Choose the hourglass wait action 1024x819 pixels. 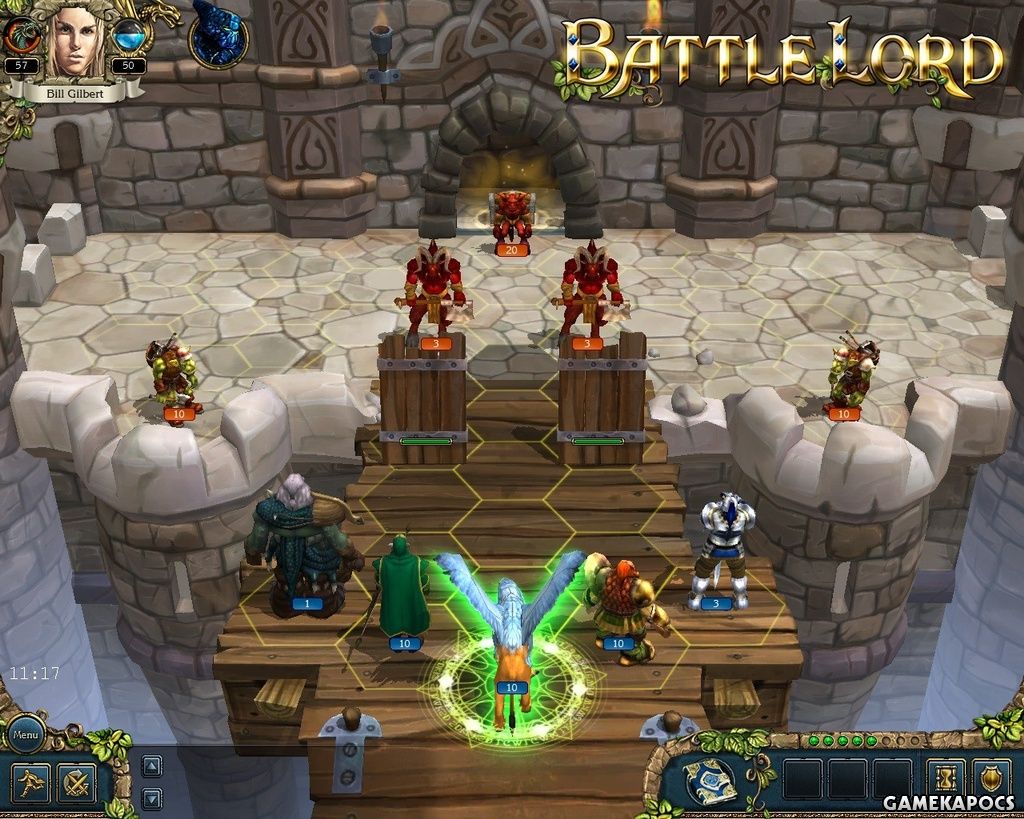(x=945, y=779)
